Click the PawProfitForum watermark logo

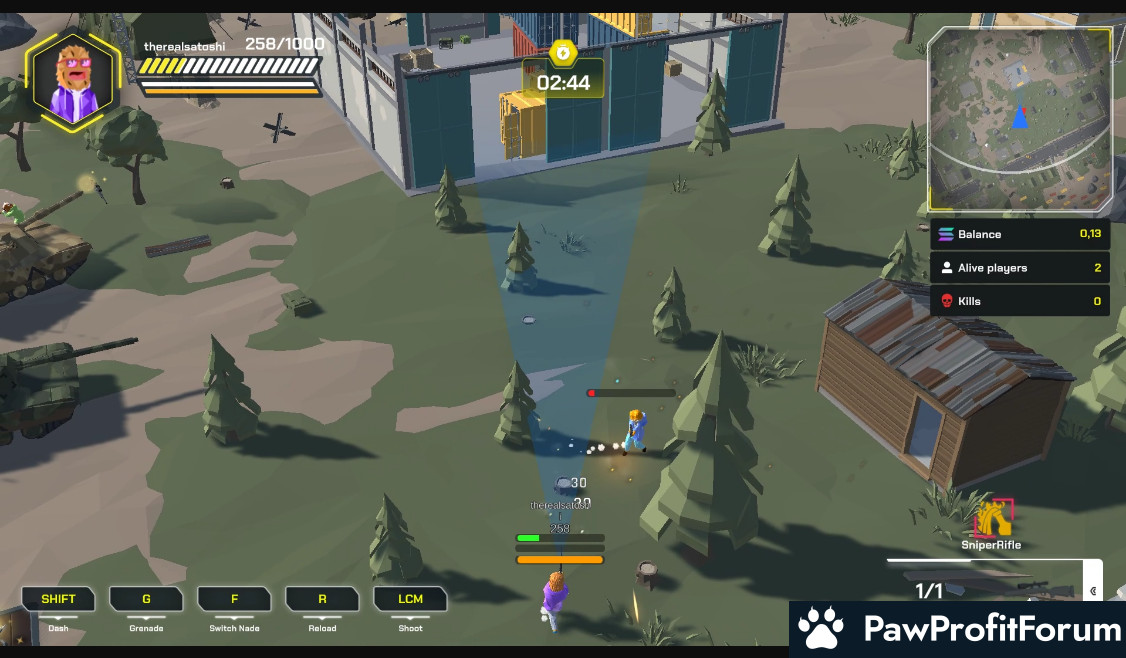point(958,629)
